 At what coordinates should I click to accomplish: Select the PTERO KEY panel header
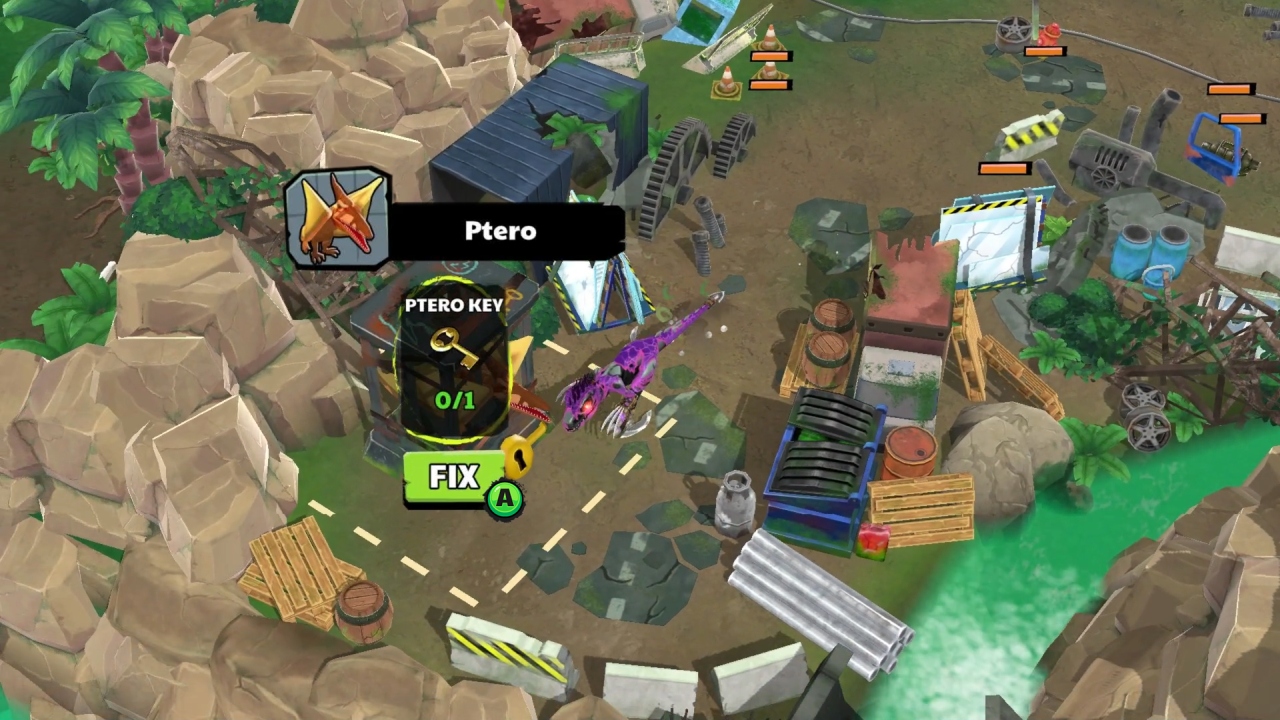click(x=455, y=306)
